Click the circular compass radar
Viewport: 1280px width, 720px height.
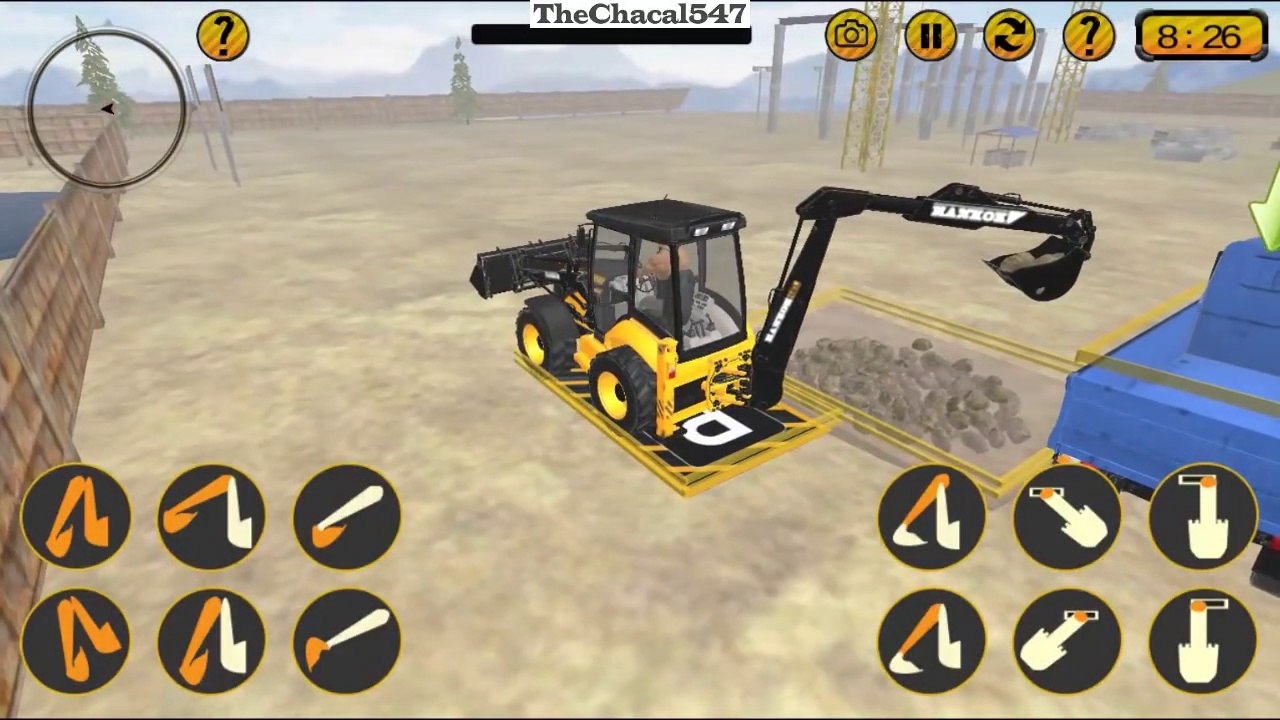coord(106,109)
